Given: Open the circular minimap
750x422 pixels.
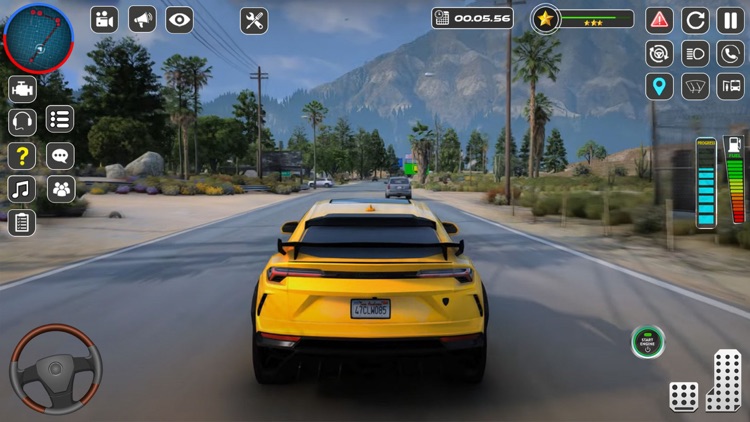Looking at the screenshot, I should 38,38.
